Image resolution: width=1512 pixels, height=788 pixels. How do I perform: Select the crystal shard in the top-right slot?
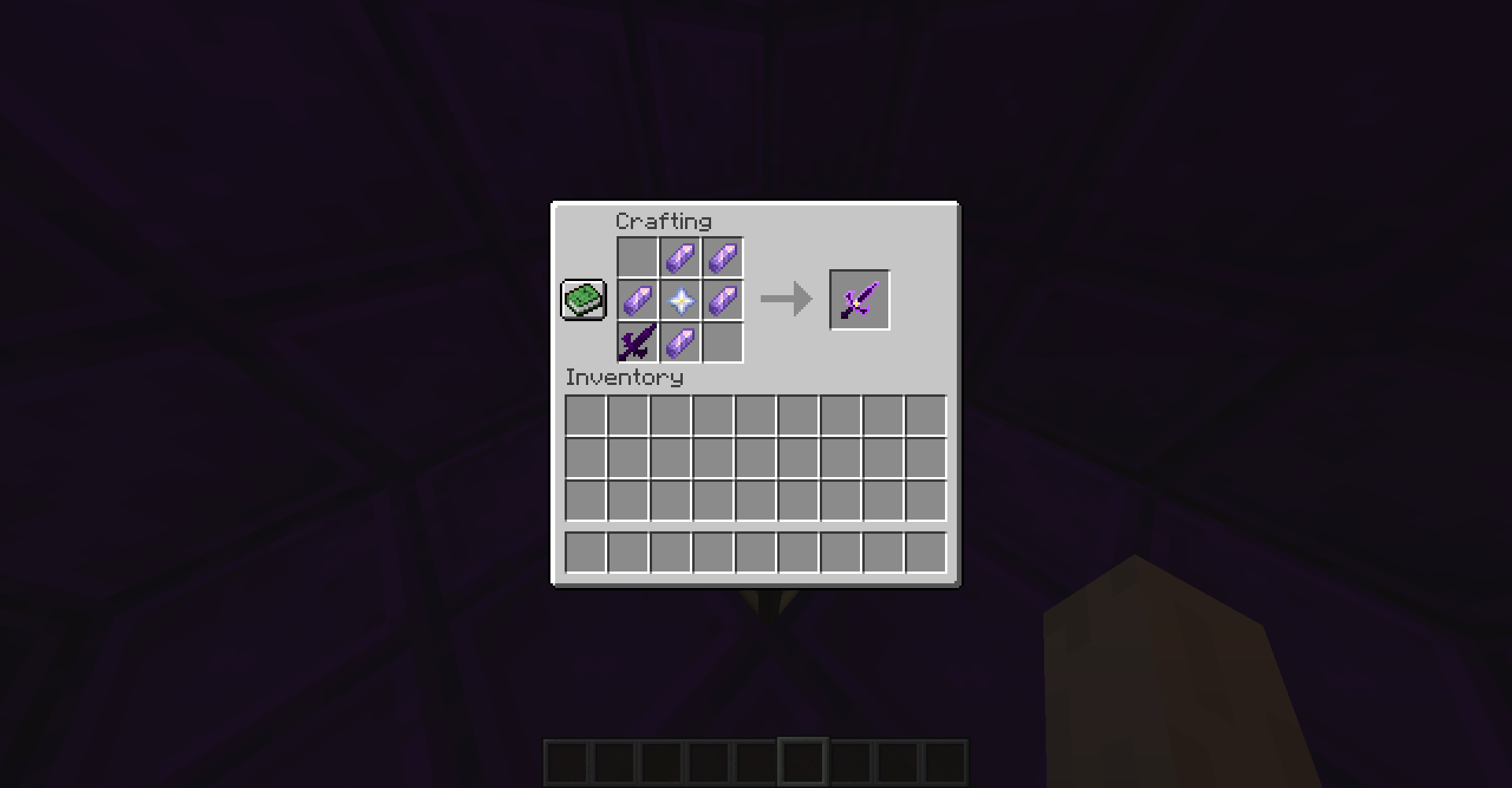[x=721, y=257]
